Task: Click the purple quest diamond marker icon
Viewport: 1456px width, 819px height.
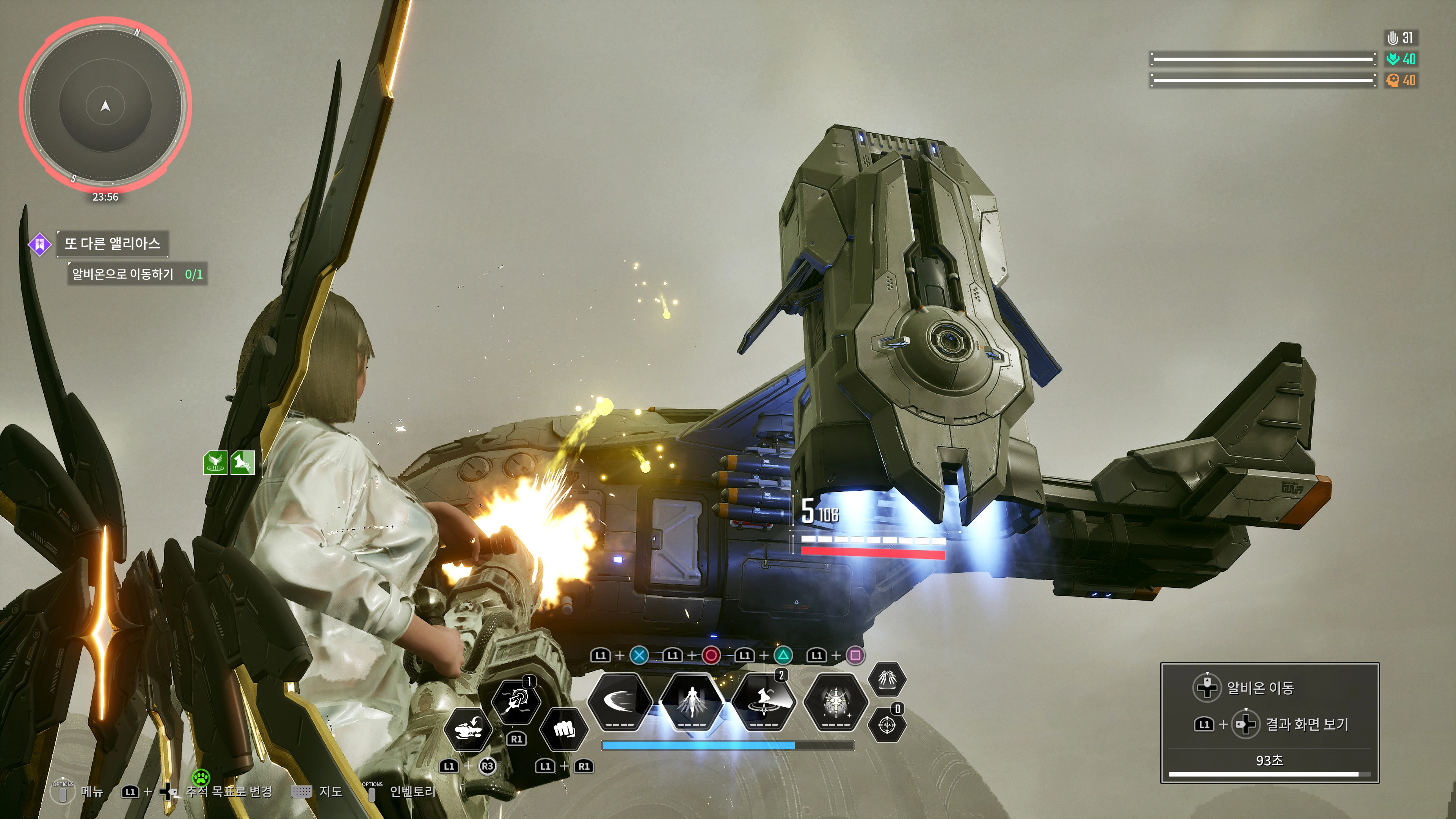Action: (40, 244)
